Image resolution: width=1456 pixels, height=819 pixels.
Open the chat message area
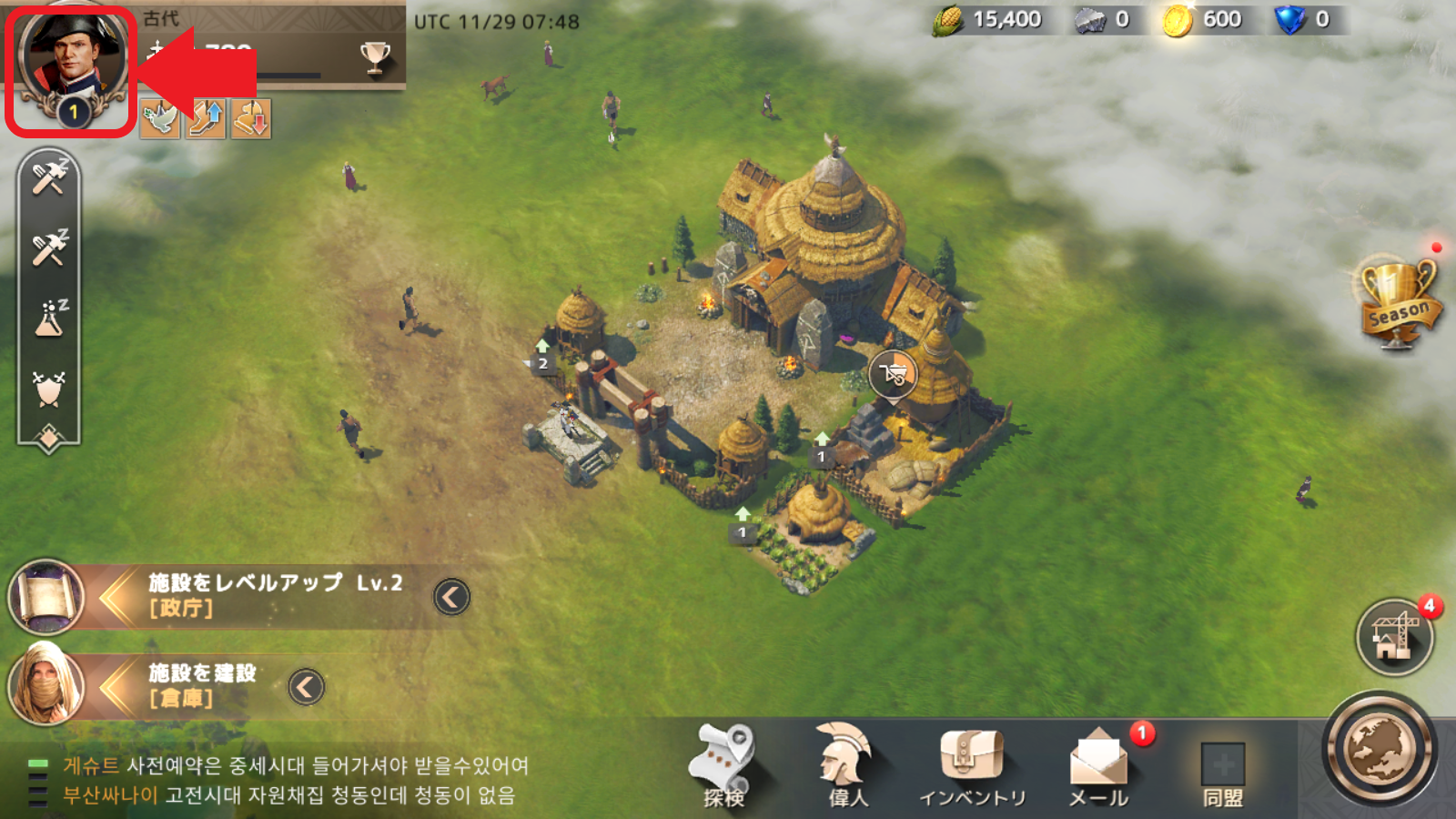pos(291,781)
